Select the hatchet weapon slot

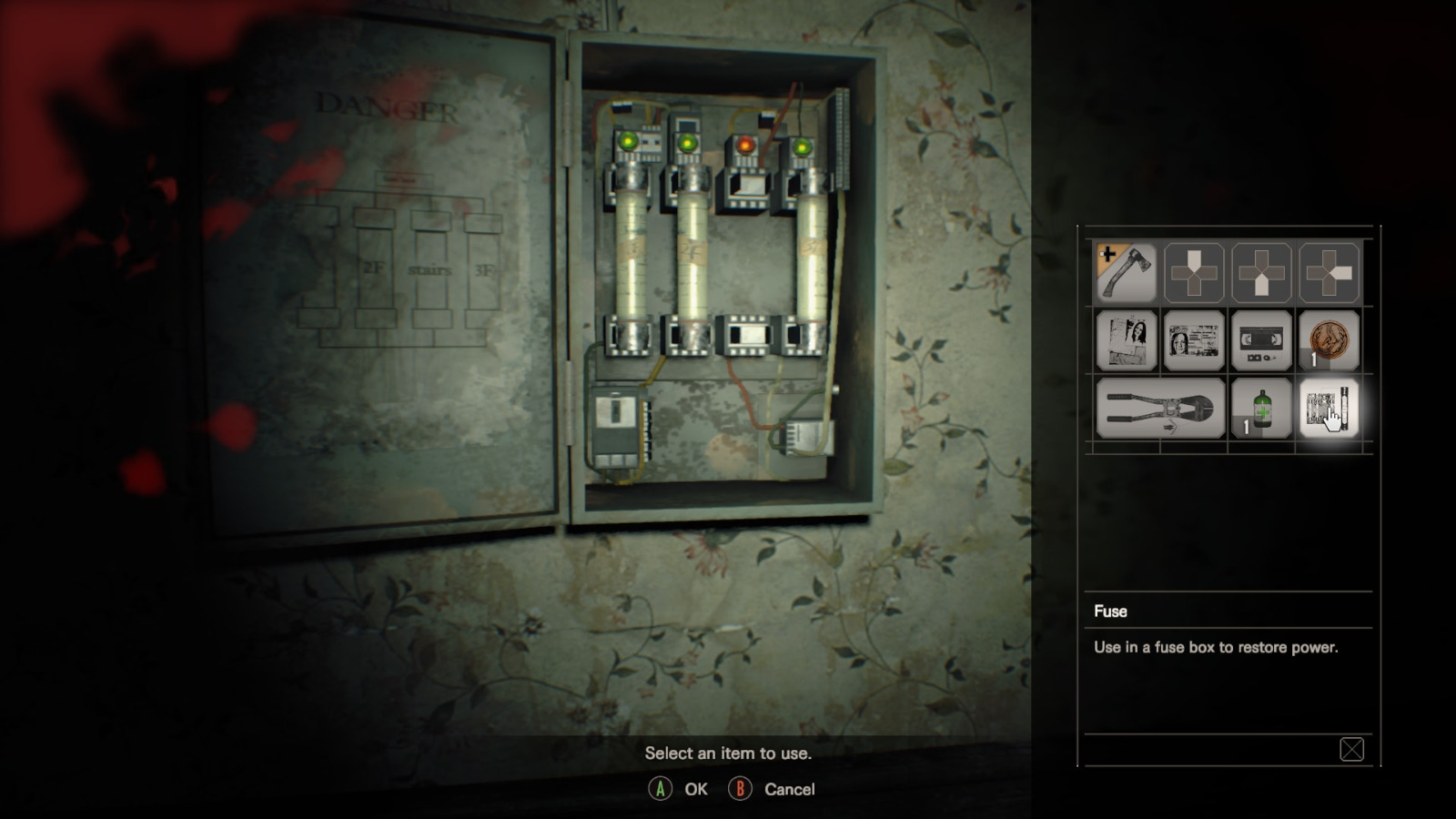pyautogui.click(x=1126, y=272)
